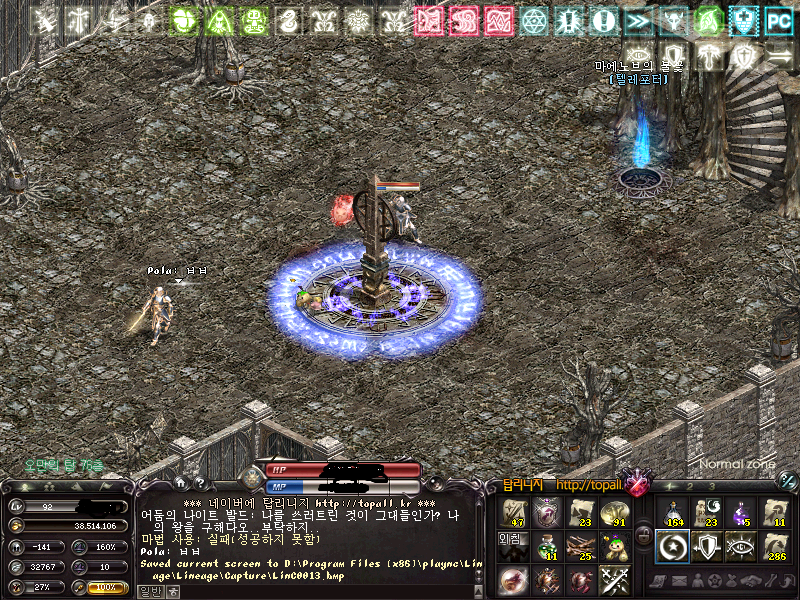Cast the shield skill in the hotbar
The width and height of the screenshot is (800, 600).
click(707, 545)
